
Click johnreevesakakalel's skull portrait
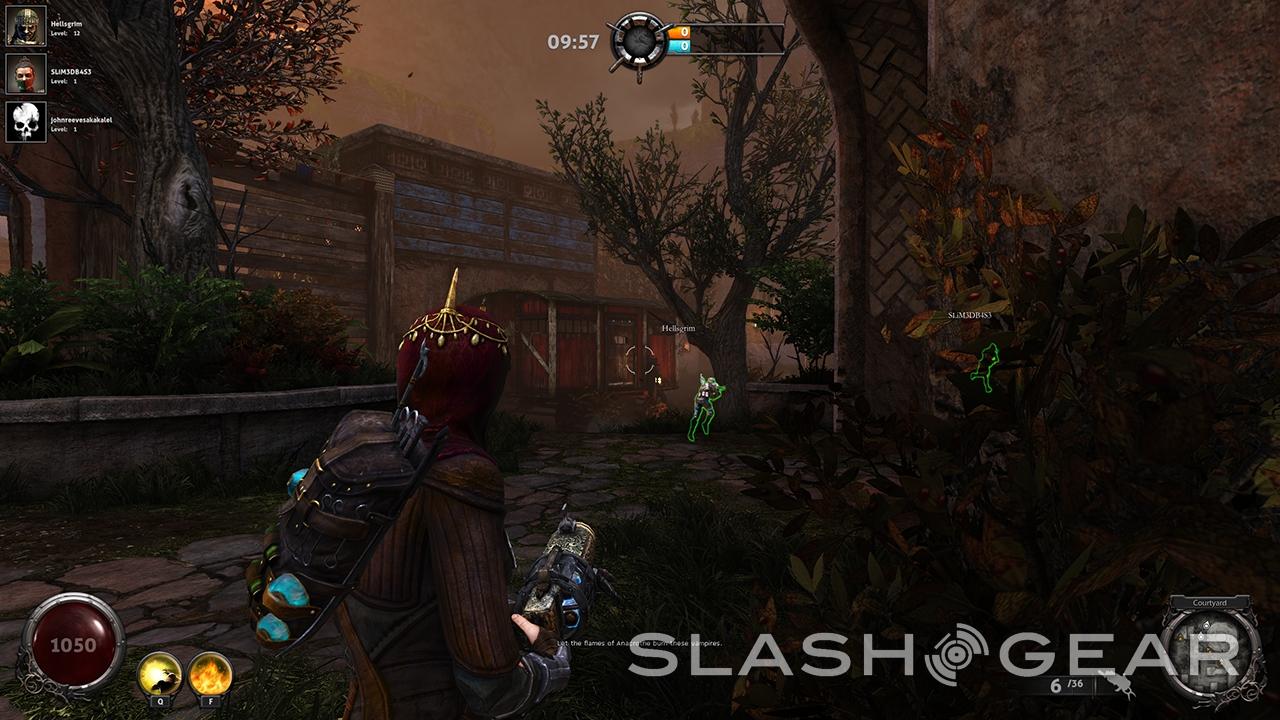(26, 122)
